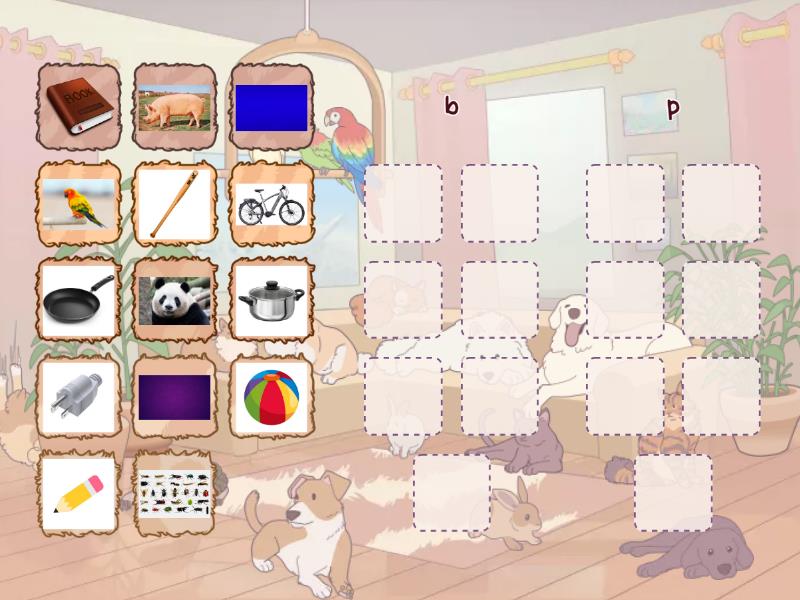Click the wooden baseball bat tile
The image size is (800, 600).
[175, 204]
